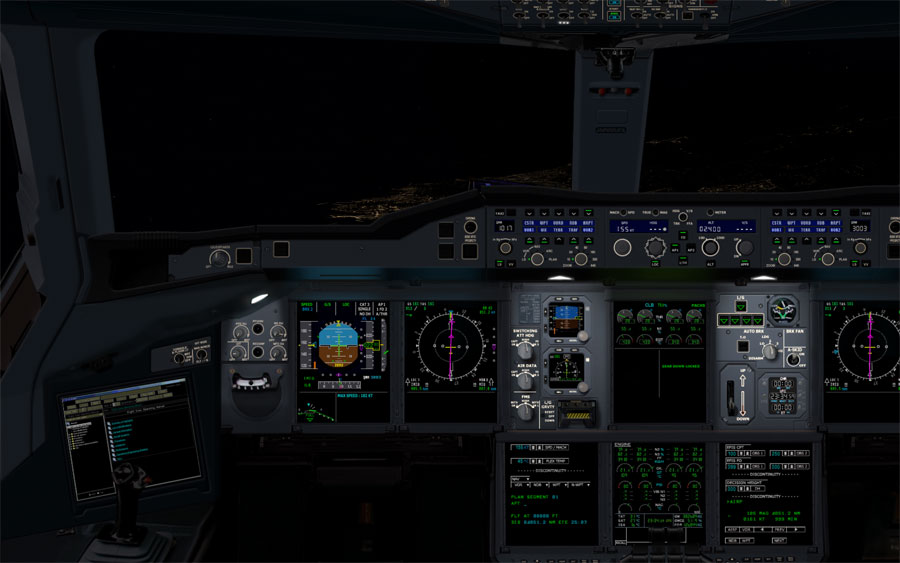Arm the APPR approach button

(745, 262)
